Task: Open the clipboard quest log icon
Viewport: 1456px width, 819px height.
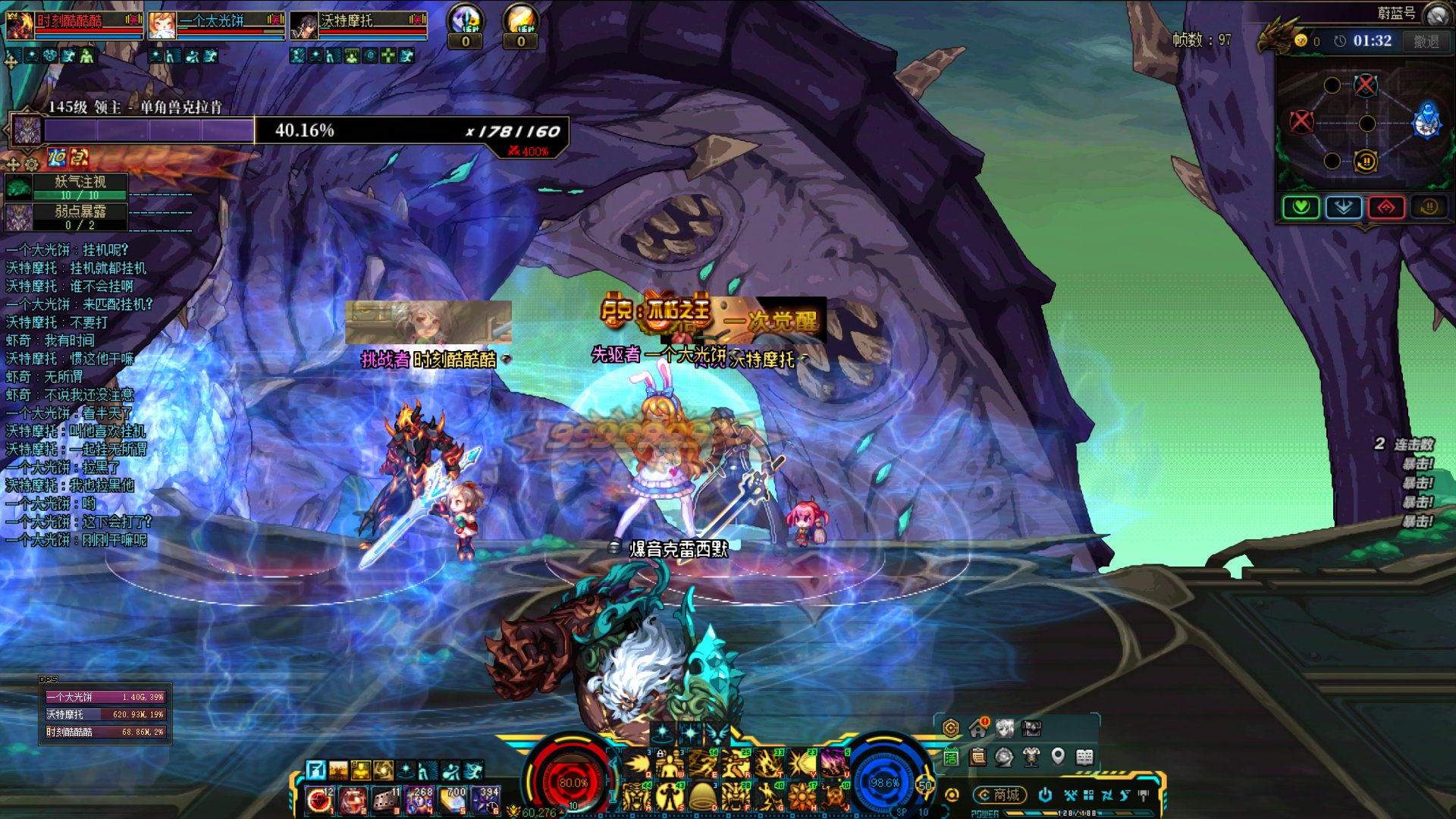Action: (x=978, y=756)
